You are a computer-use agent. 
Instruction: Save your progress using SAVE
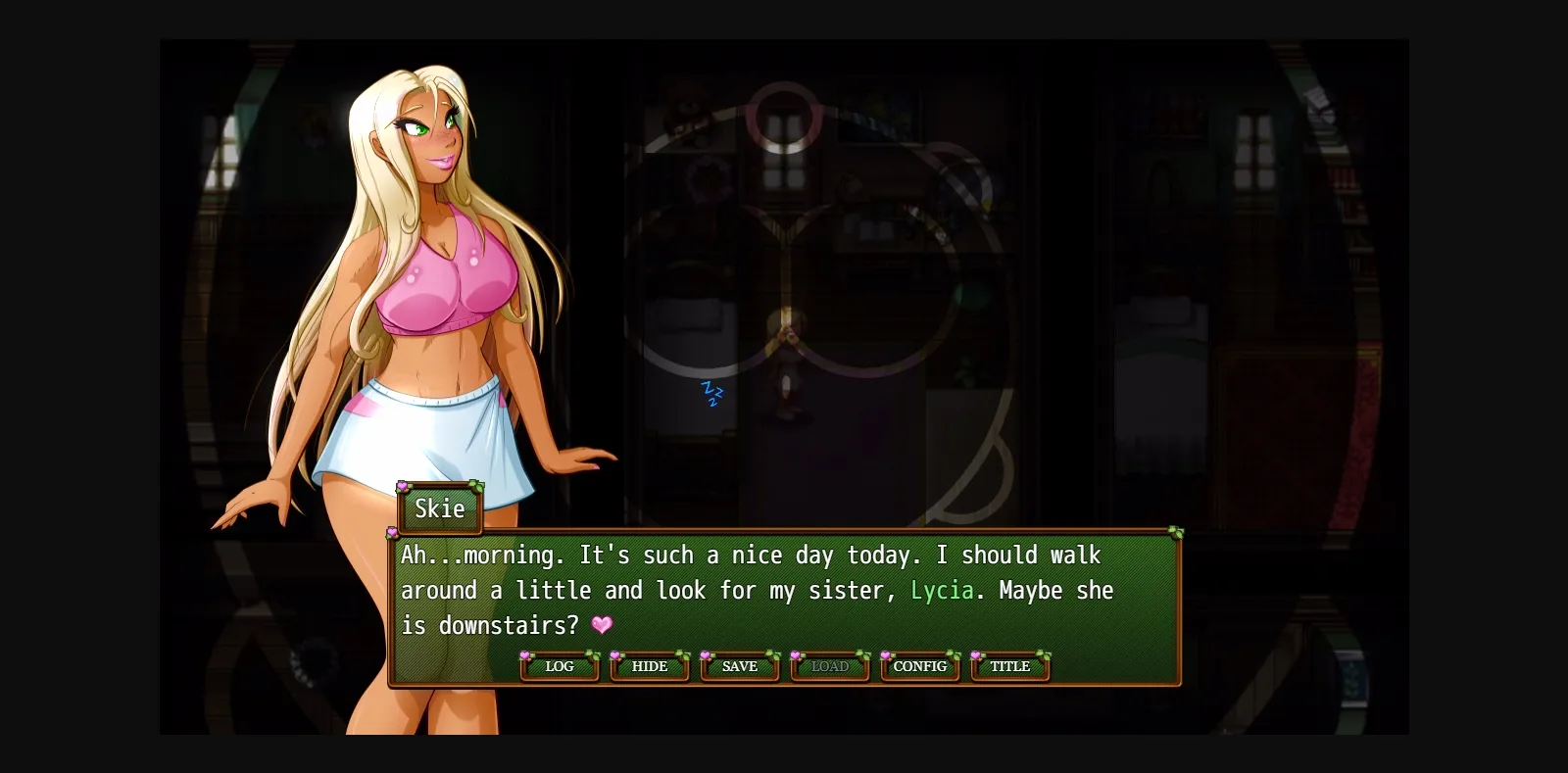(x=739, y=666)
